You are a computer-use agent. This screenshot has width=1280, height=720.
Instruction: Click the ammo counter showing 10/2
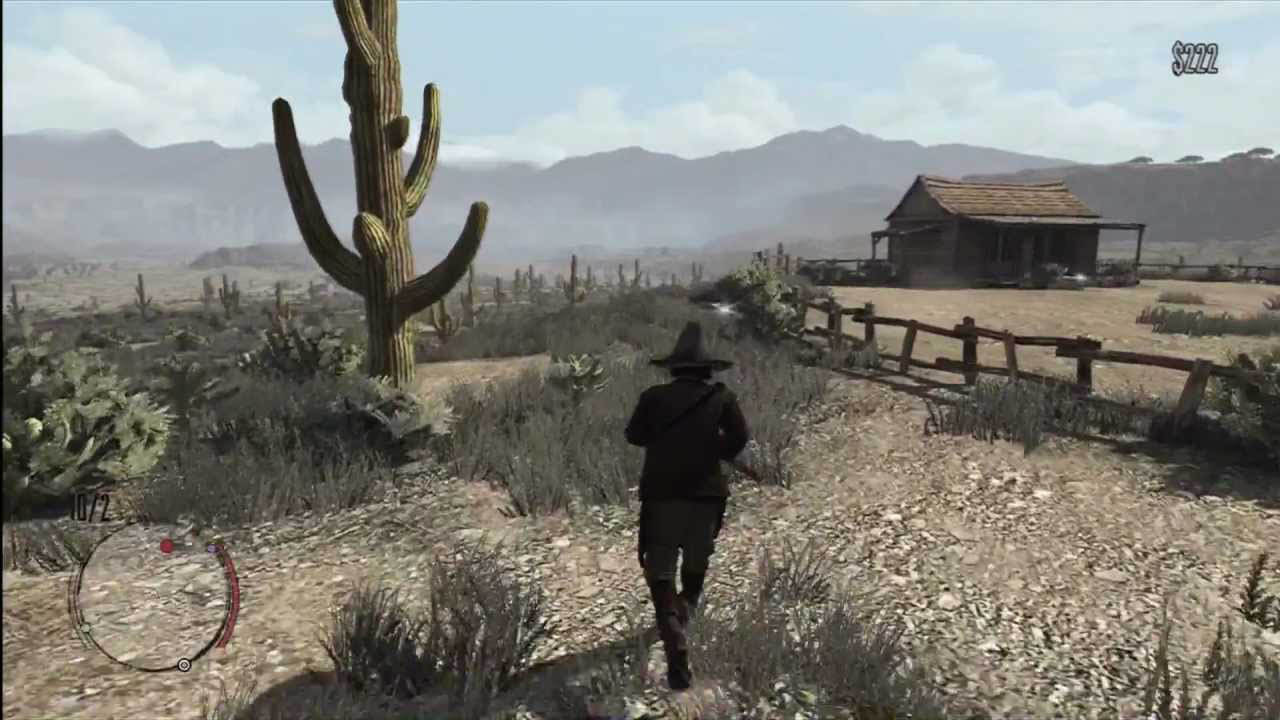click(90, 505)
